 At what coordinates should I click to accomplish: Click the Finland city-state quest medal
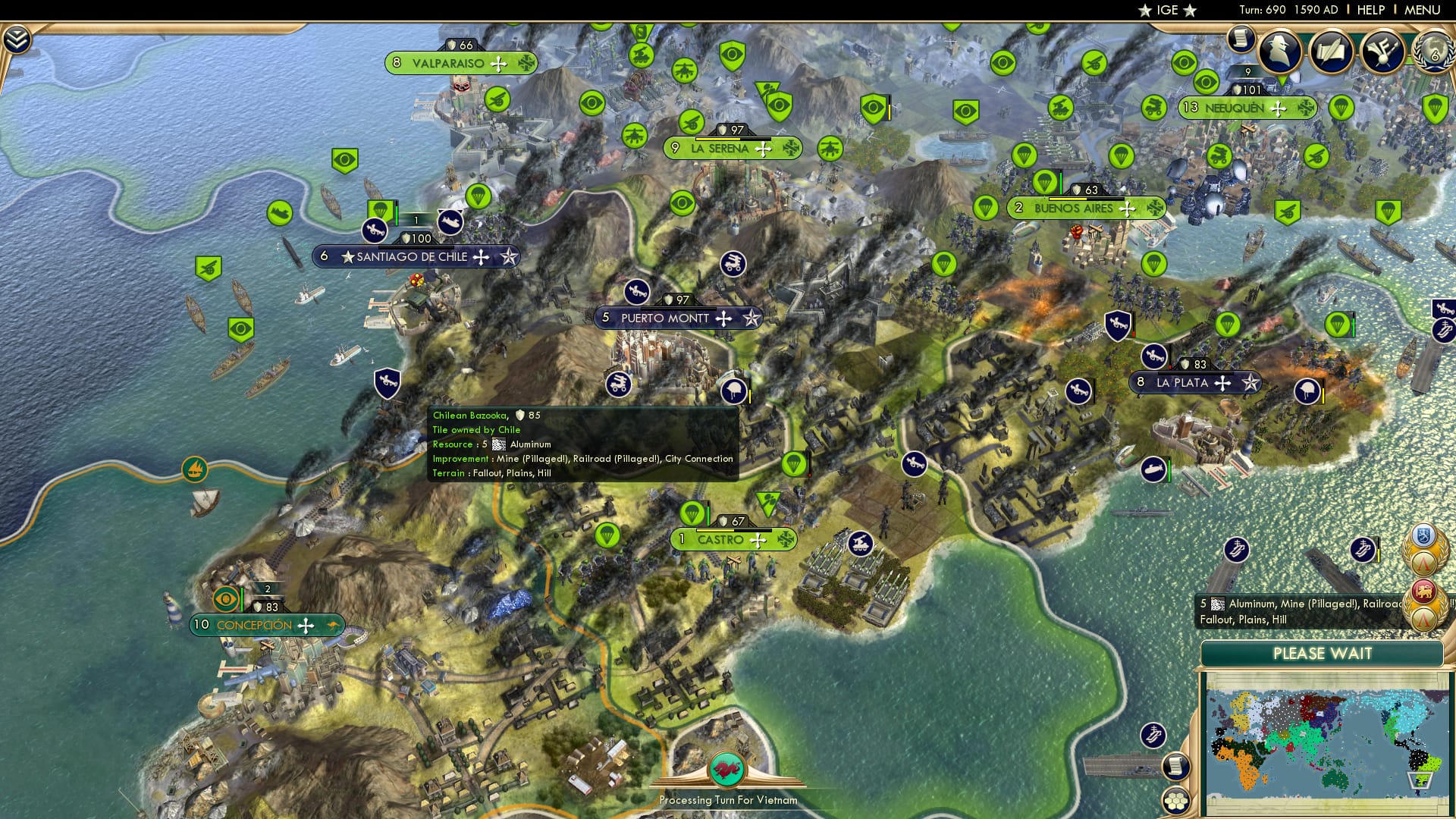pyautogui.click(x=1422, y=535)
